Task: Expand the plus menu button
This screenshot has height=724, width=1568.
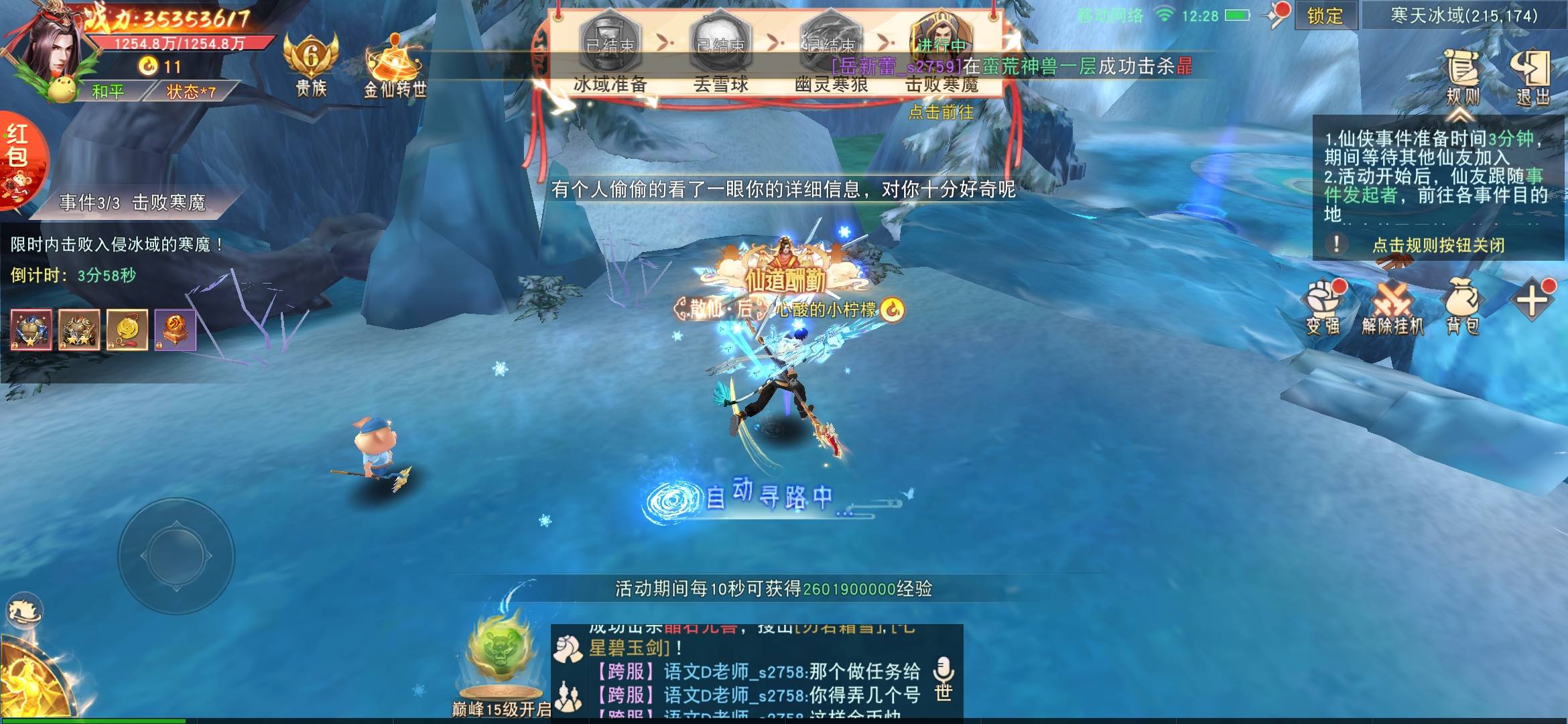Action: [1532, 300]
